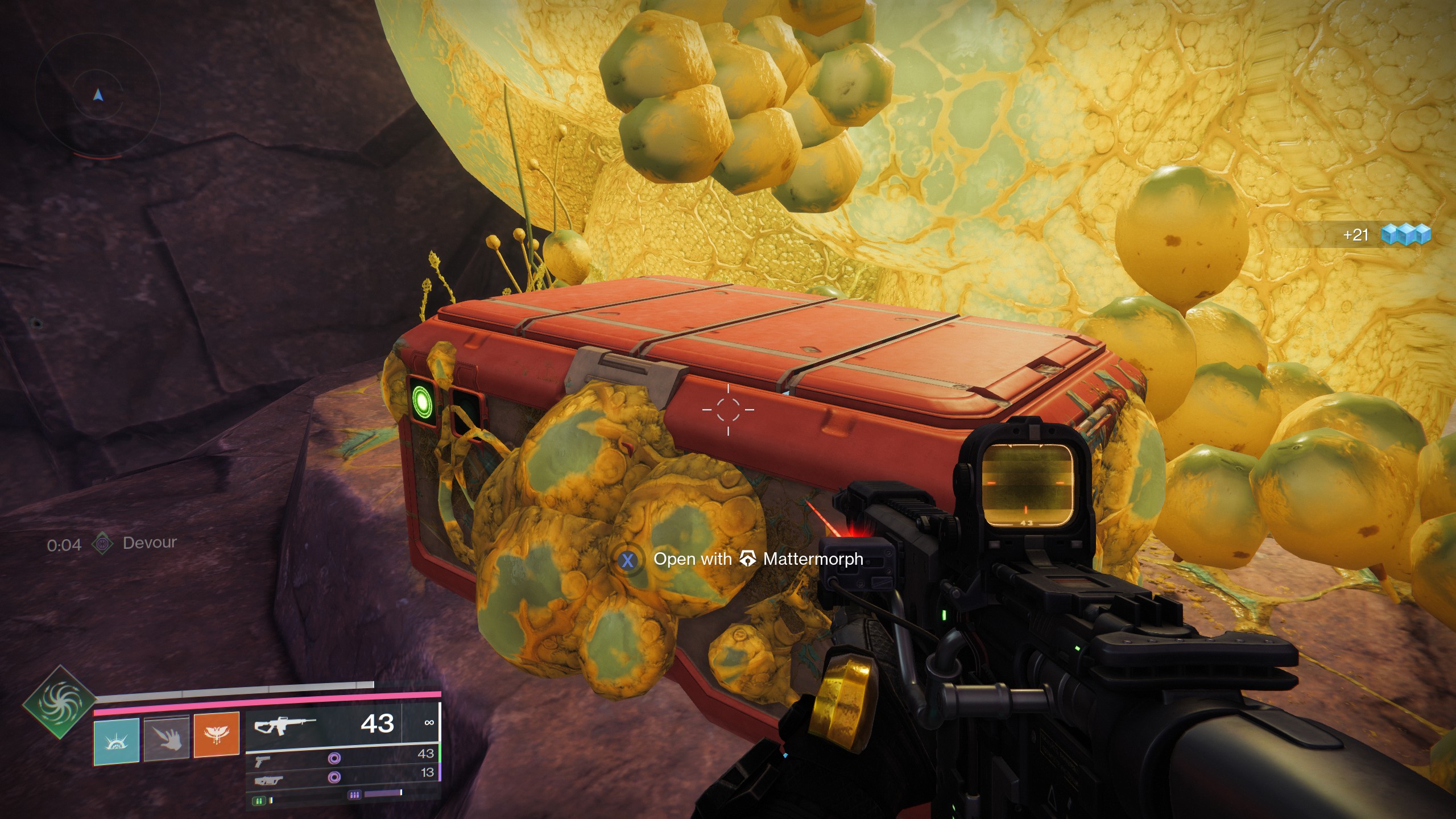Select the sidearm weapon icon
Image resolution: width=1456 pixels, height=819 pixels.
point(263,760)
